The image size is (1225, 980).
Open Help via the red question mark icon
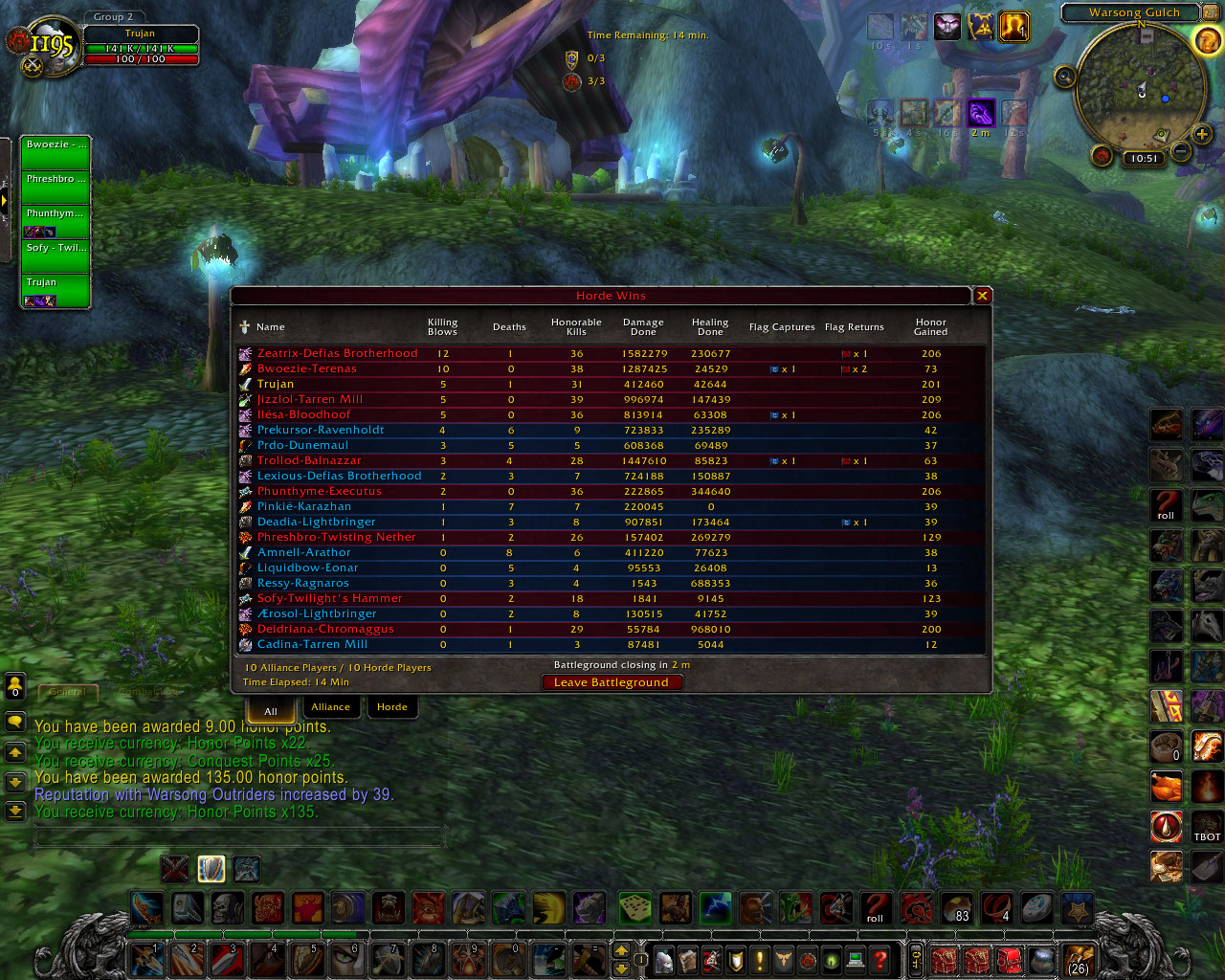coord(879,960)
